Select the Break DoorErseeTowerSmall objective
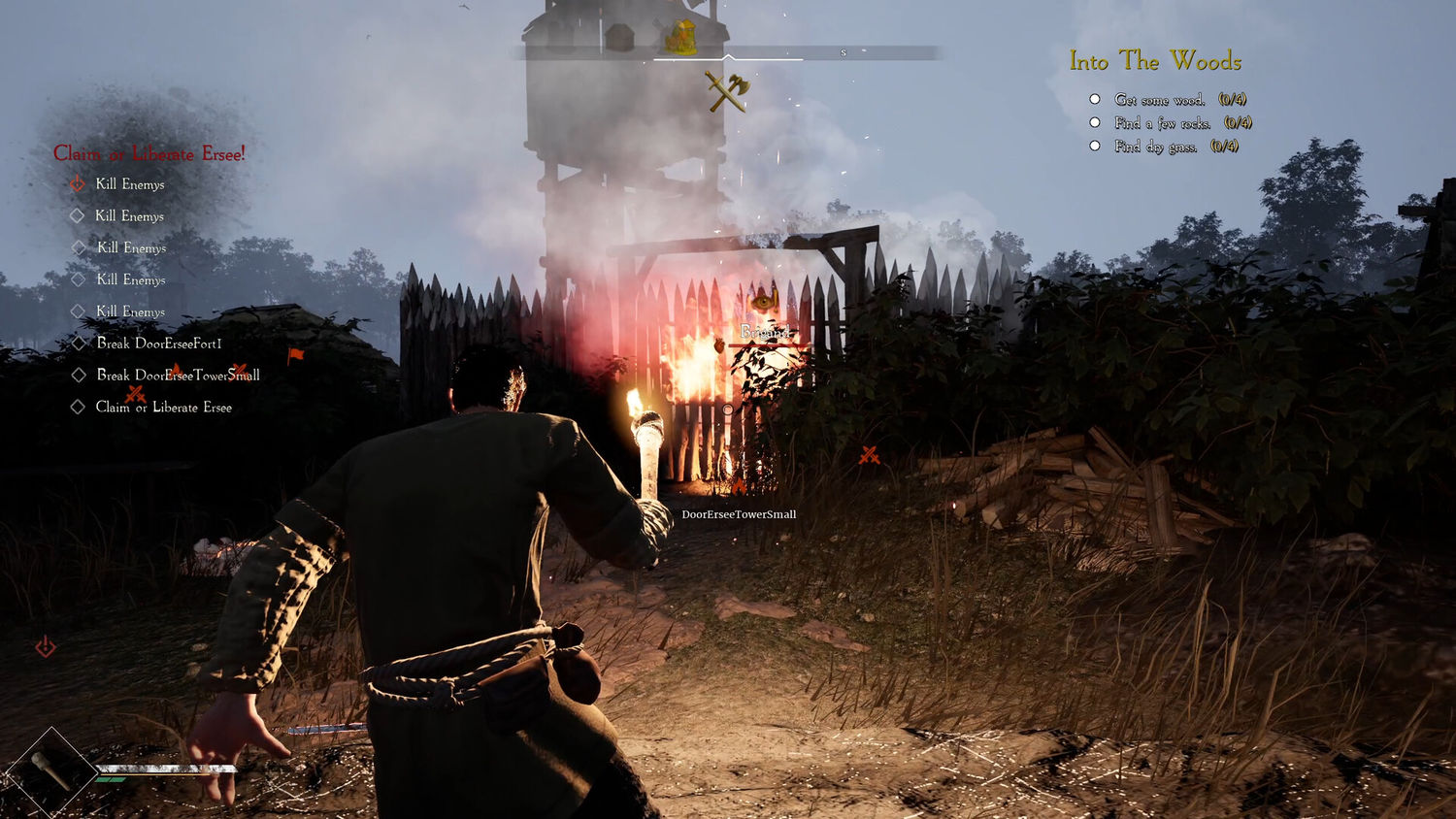 pos(178,376)
